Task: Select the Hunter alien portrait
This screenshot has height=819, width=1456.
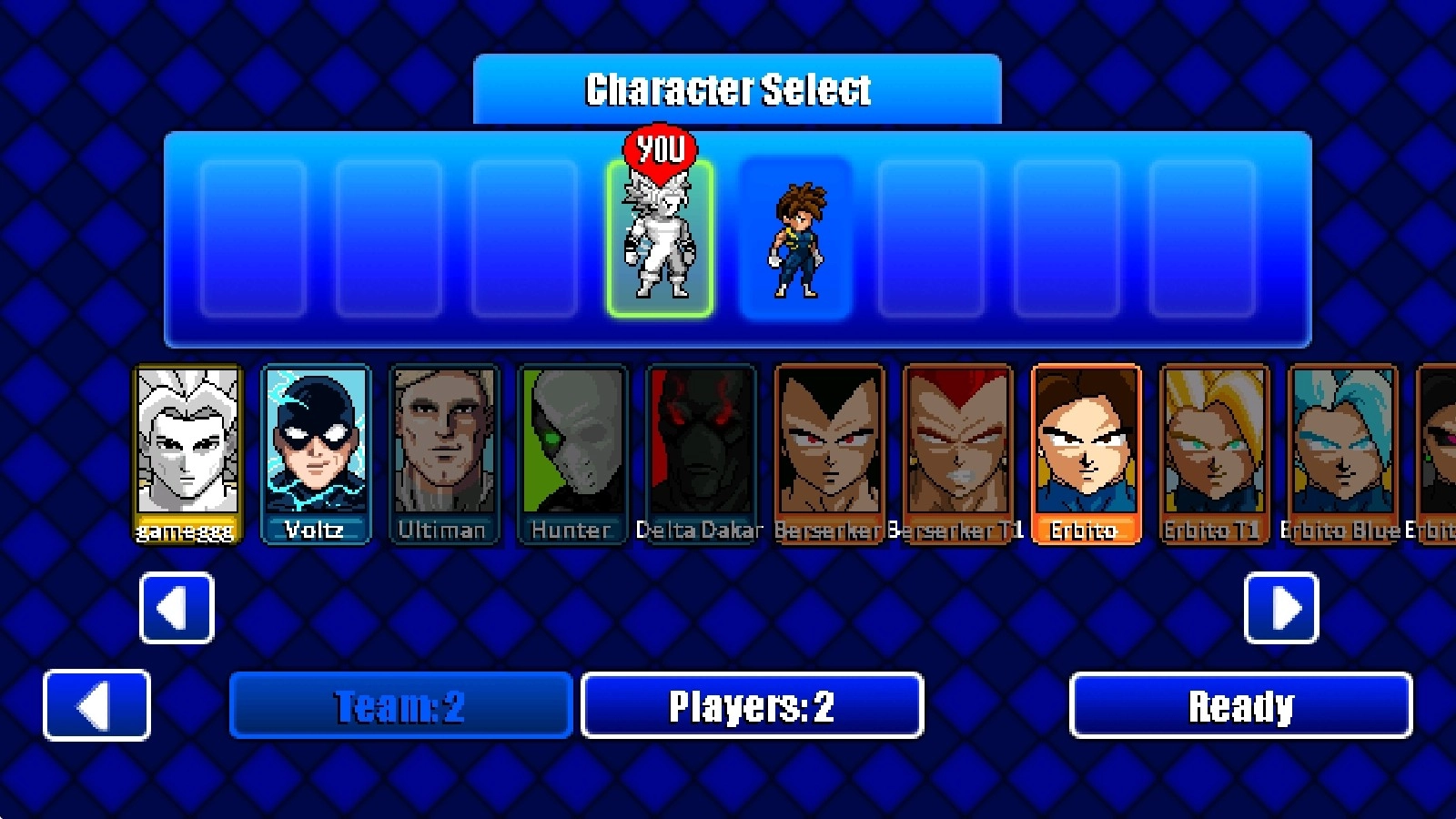Action: pos(571,453)
